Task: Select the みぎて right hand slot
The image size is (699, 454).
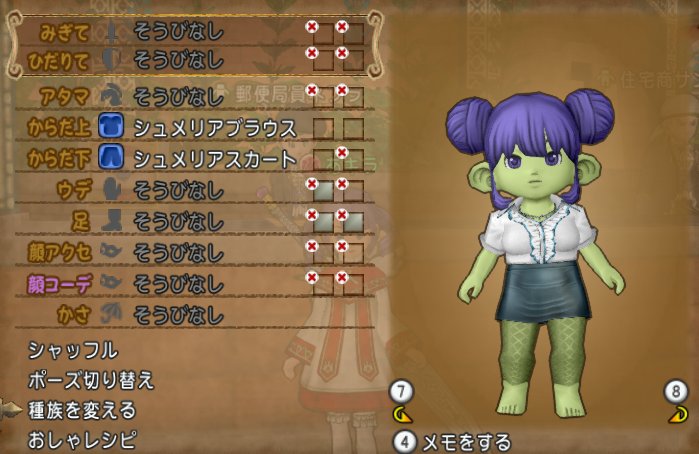Action: [x=180, y=31]
